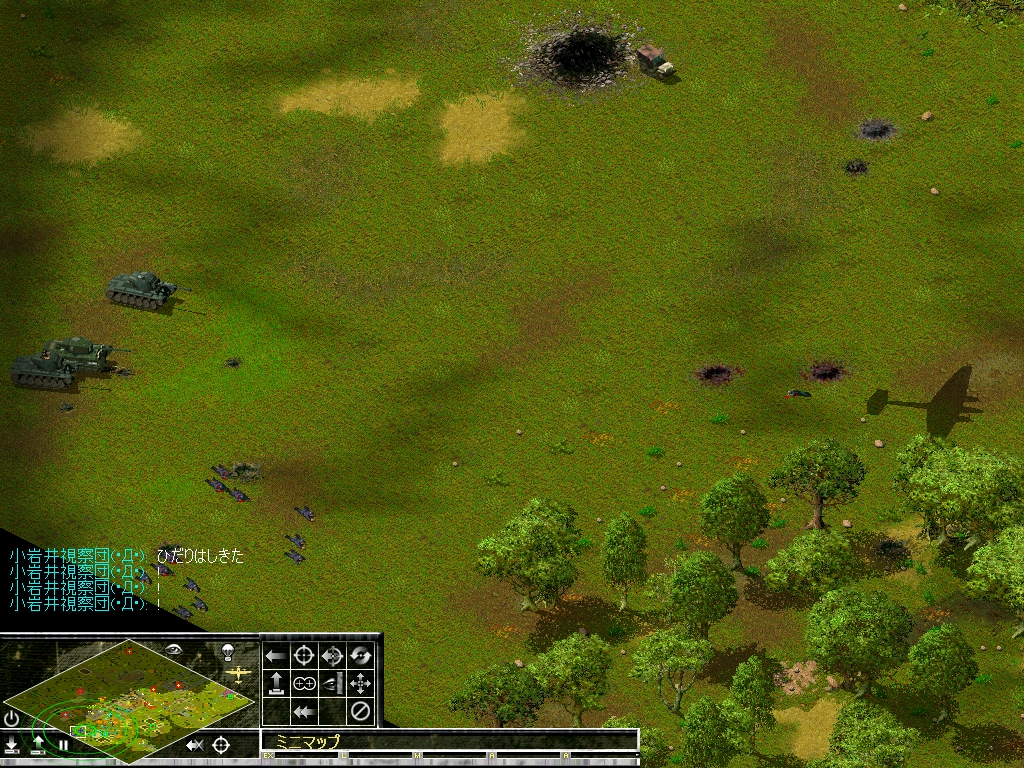Select the circular rotate arrows command
Image resolution: width=1024 pixels, height=768 pixels.
[360, 656]
